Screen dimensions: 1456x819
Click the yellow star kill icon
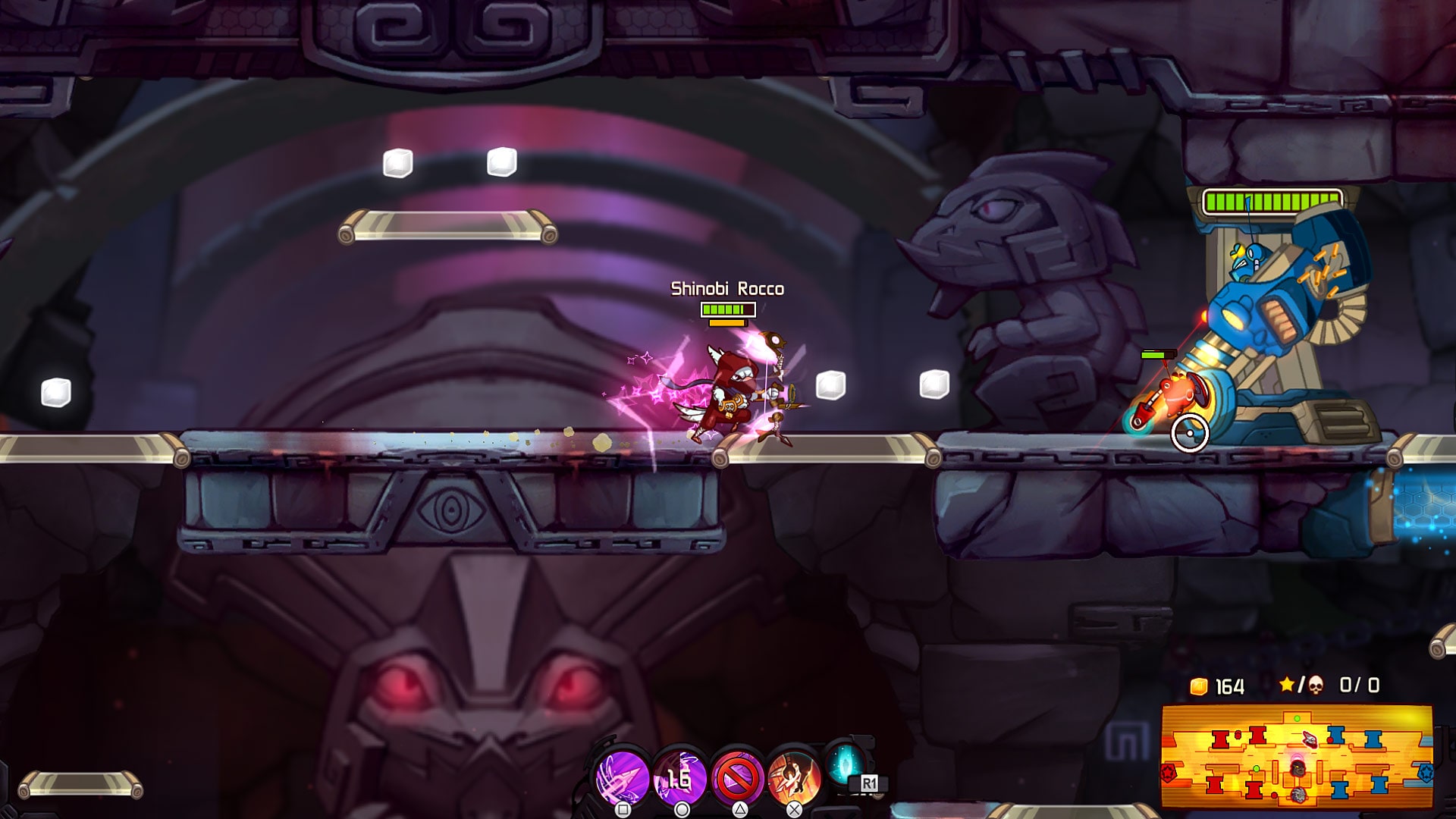1286,683
